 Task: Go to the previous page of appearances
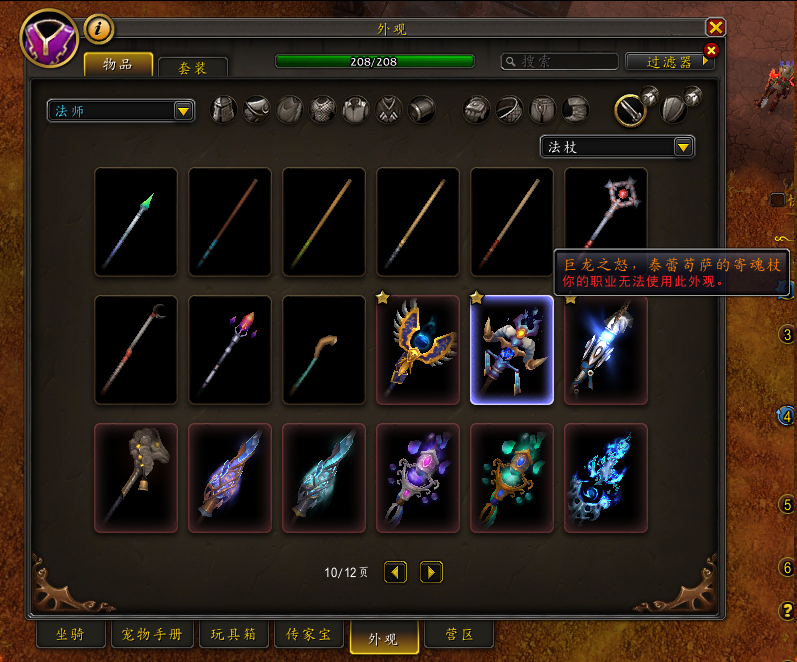point(396,572)
